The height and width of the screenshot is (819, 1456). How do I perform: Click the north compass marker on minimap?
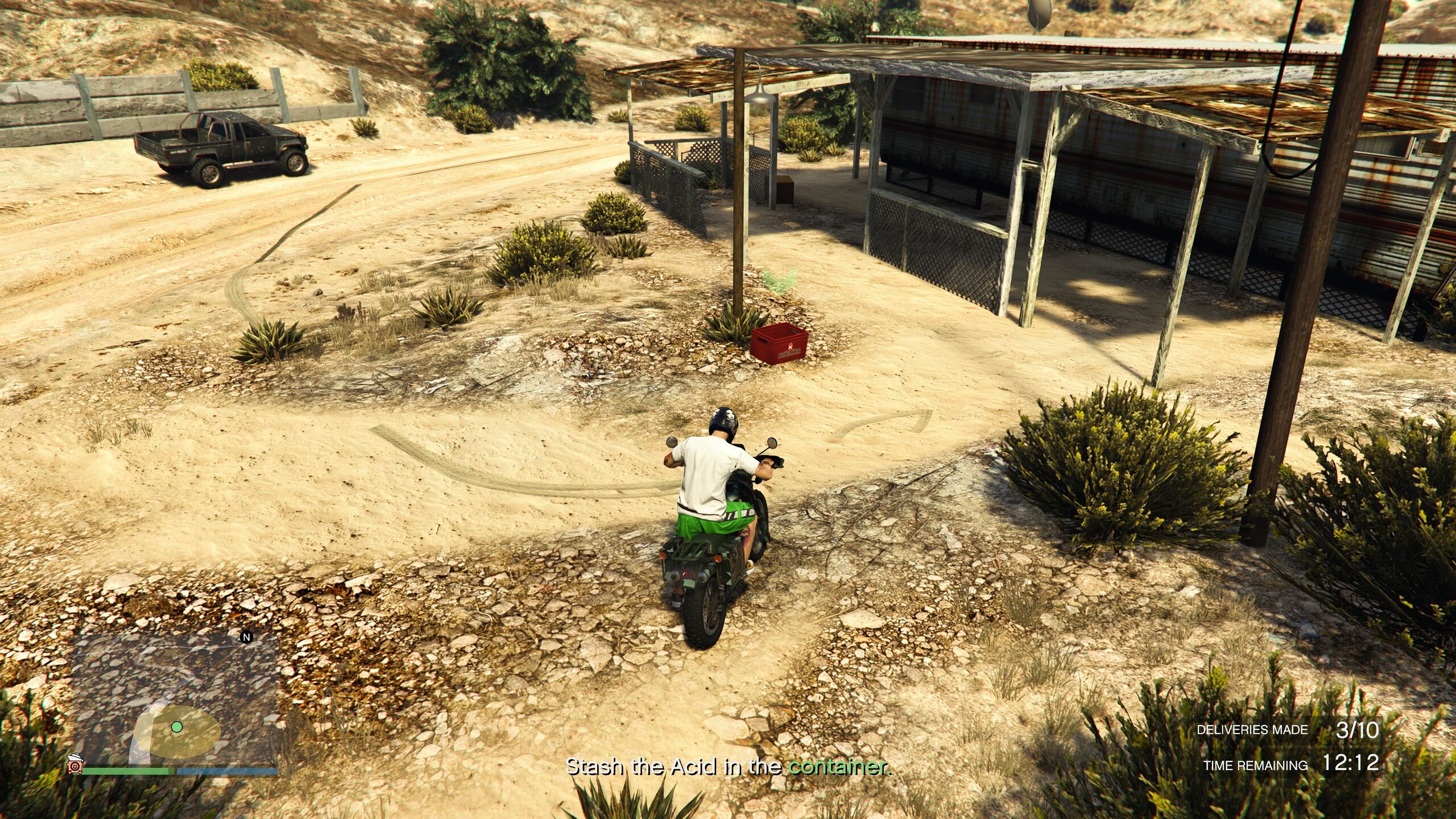(247, 638)
